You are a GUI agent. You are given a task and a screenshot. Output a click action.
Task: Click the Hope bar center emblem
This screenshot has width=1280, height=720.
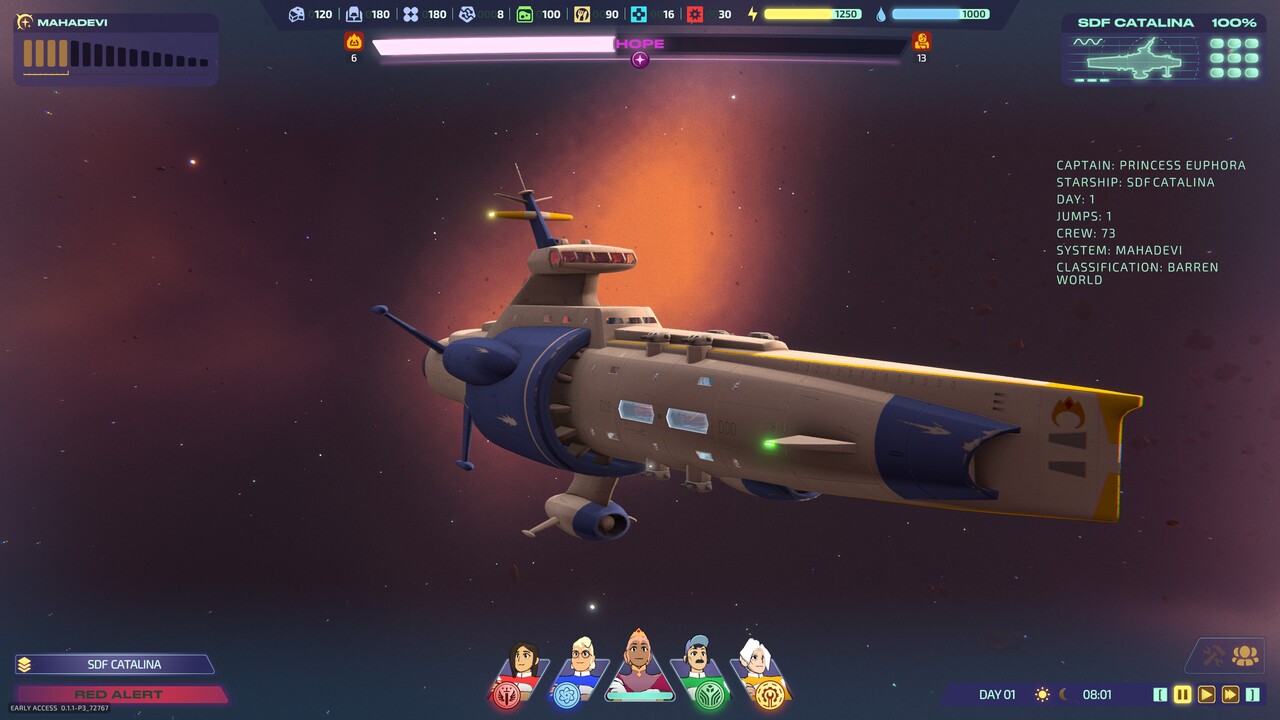(640, 60)
